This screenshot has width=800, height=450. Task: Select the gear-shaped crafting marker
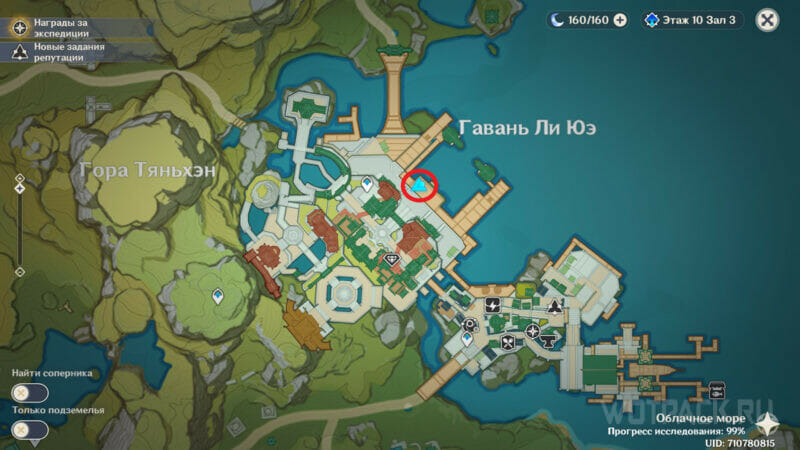point(470,323)
